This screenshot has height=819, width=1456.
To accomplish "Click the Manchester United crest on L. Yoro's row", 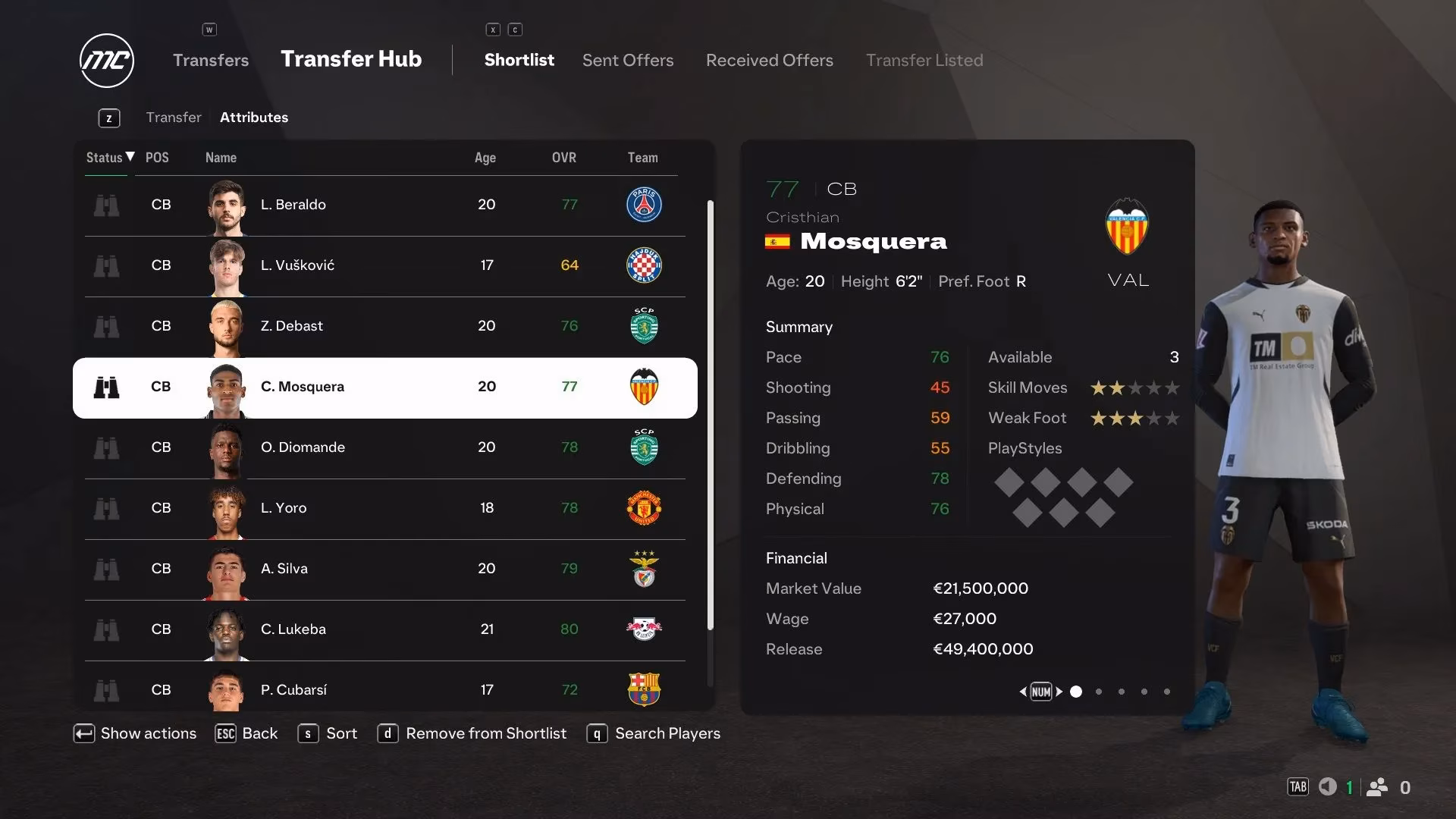I will click(644, 509).
